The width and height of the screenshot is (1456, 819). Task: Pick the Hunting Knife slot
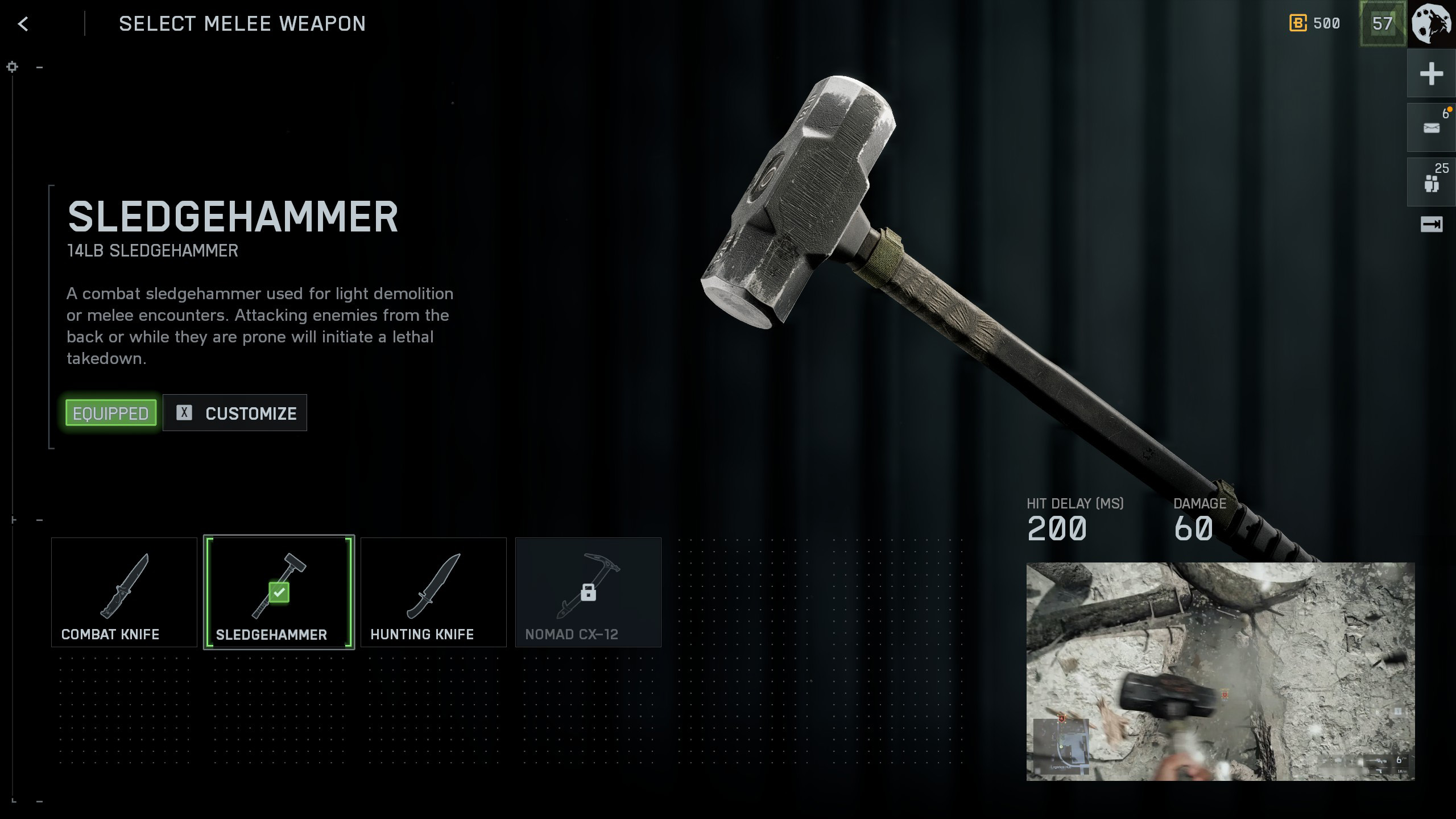[433, 592]
